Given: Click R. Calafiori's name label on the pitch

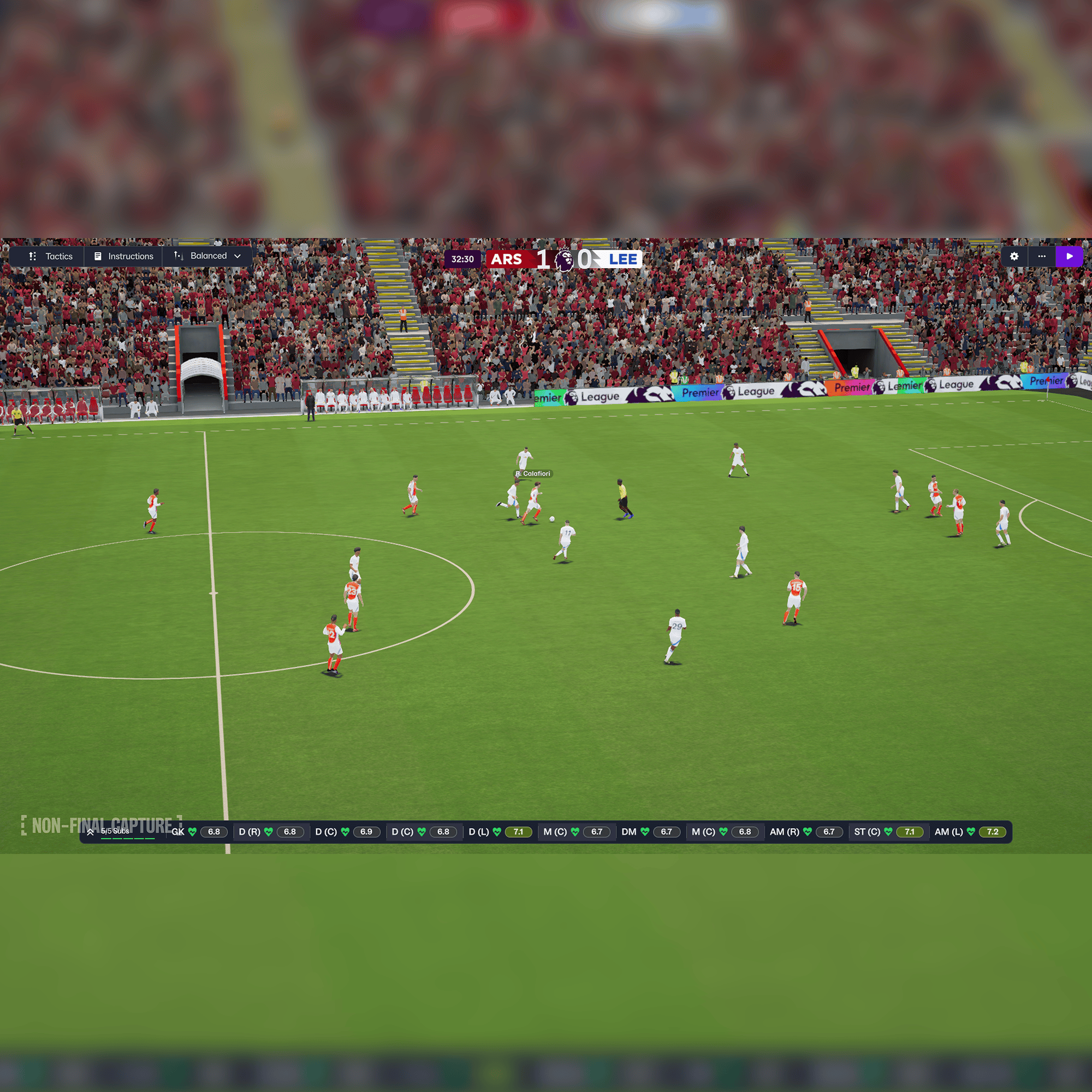Looking at the screenshot, I should tap(533, 474).
